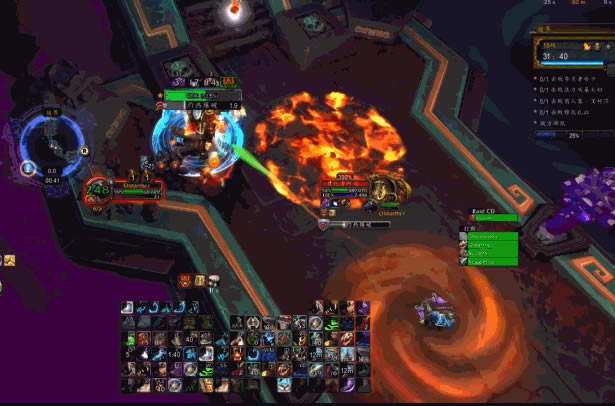Select the top green raid frame member
The image size is (615, 406).
tap(492, 235)
